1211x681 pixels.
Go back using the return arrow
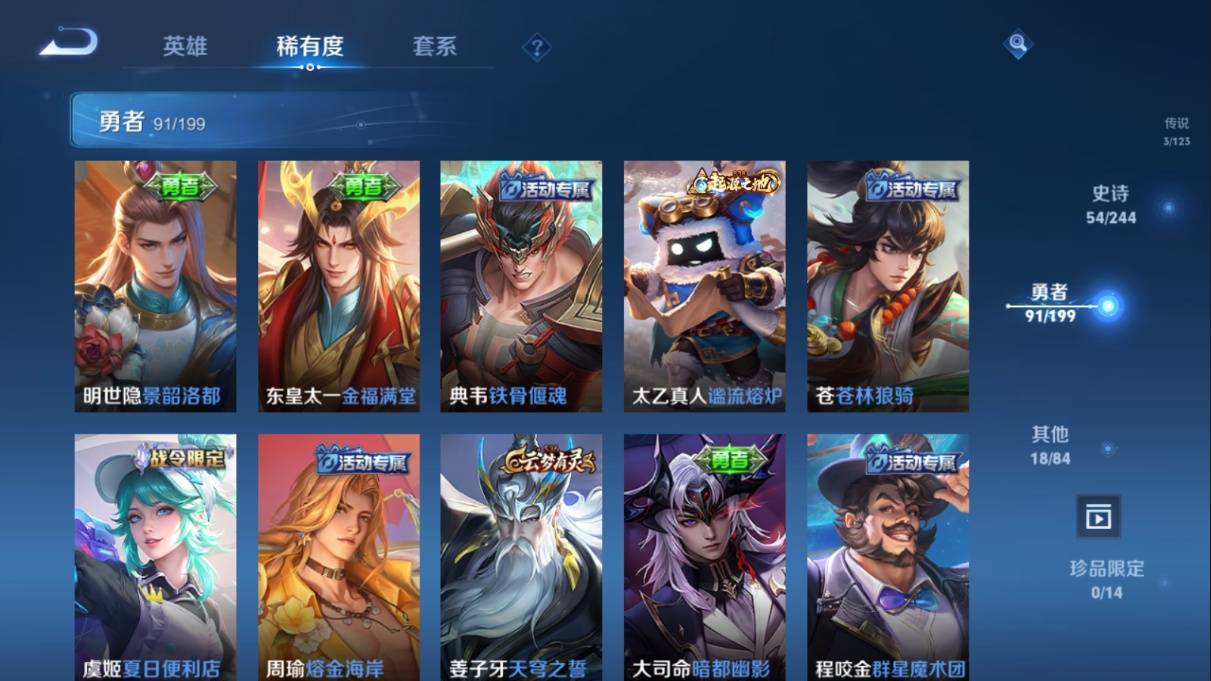69,43
